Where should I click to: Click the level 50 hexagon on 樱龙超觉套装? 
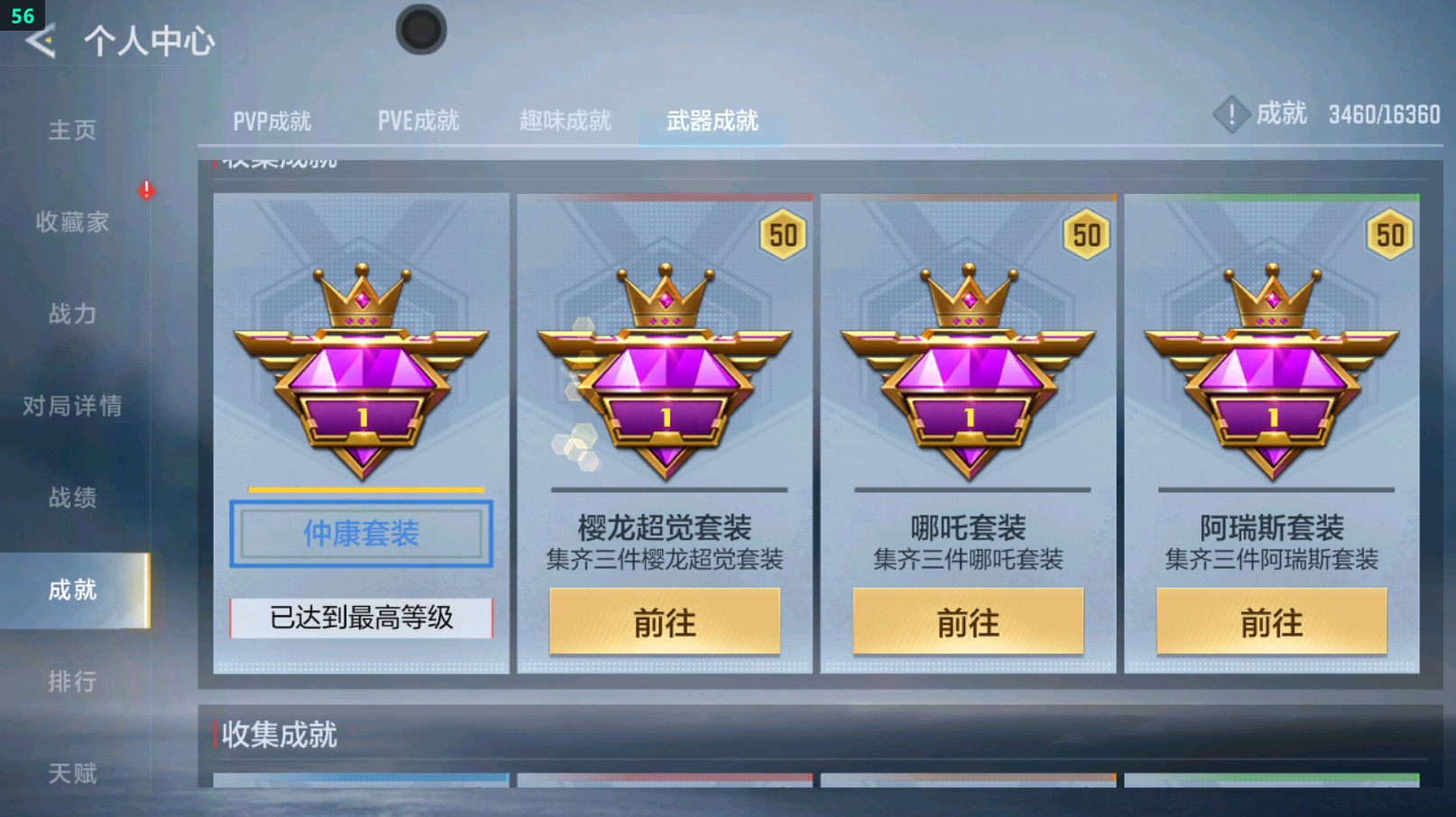783,235
